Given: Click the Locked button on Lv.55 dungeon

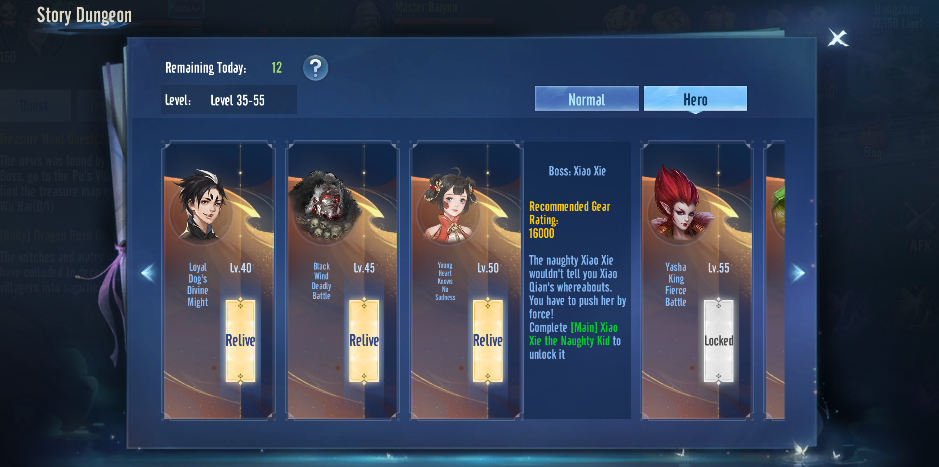Looking at the screenshot, I should (719, 340).
